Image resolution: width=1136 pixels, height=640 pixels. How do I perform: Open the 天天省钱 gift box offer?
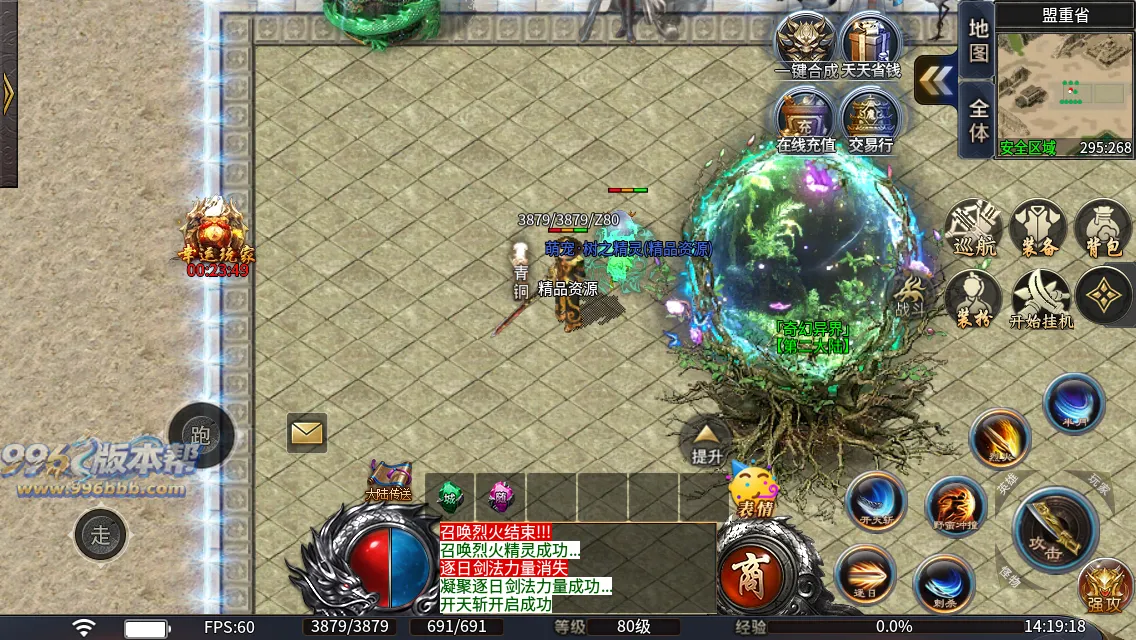click(870, 44)
